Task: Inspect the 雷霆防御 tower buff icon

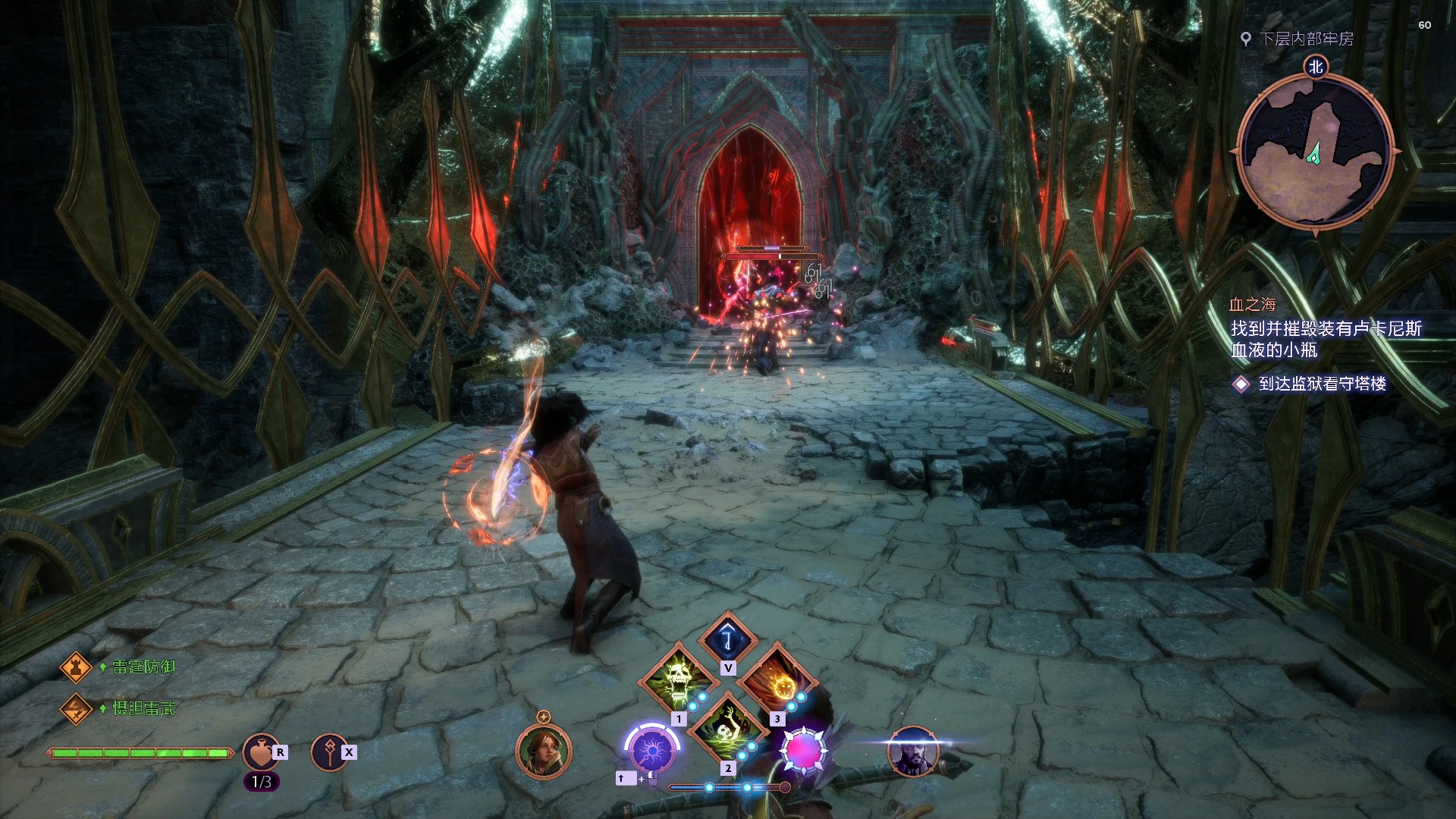Action: (x=76, y=667)
